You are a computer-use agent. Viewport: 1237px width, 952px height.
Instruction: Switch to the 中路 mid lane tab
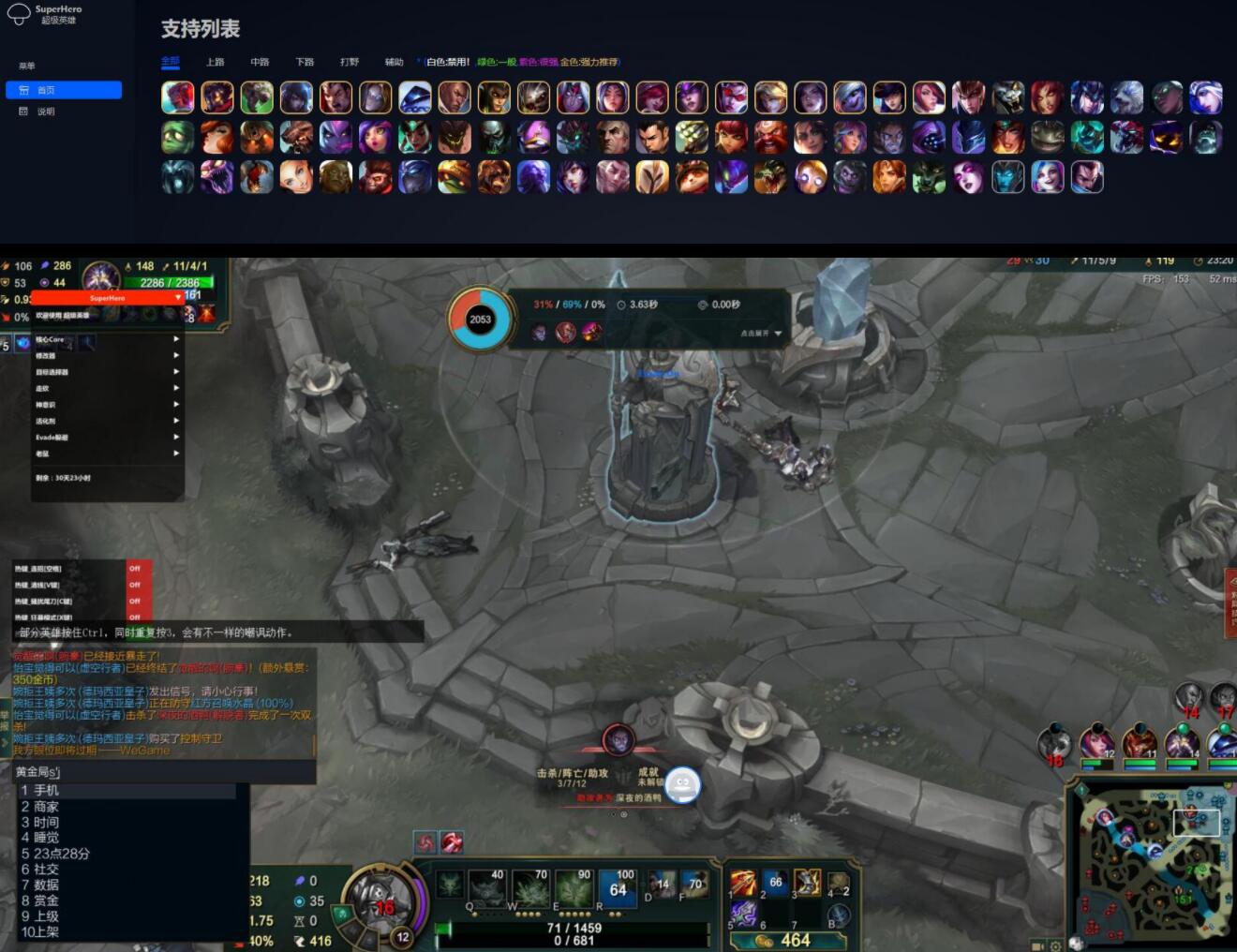(260, 63)
